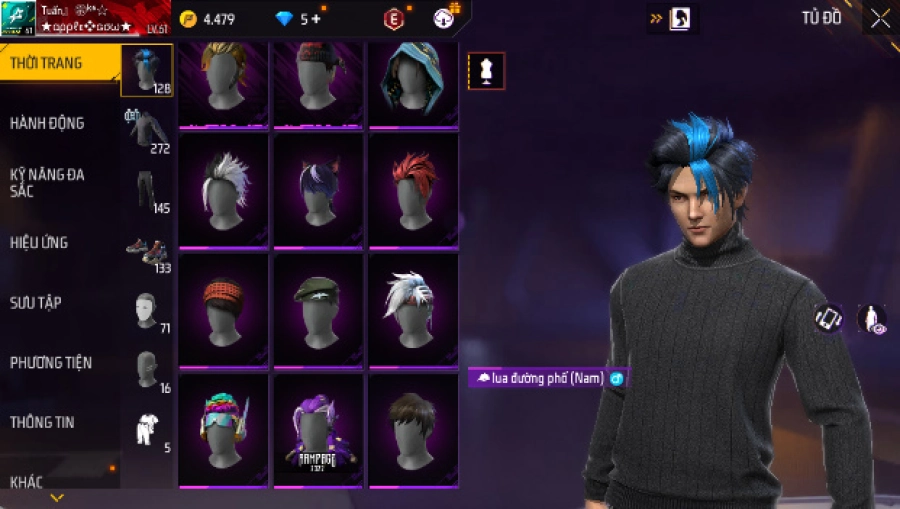Switch to the Hành Động tab

coord(47,123)
